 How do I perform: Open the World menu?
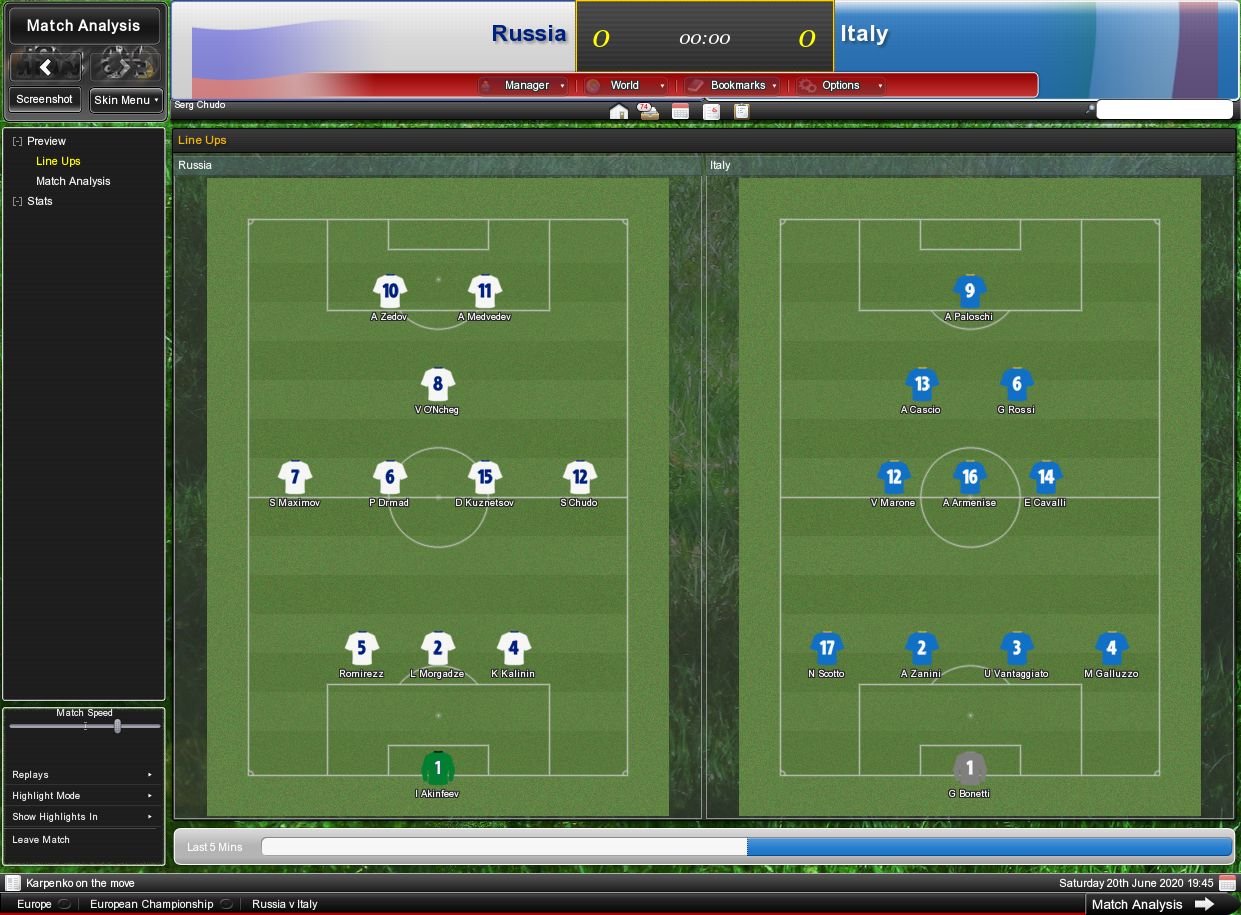(x=625, y=86)
